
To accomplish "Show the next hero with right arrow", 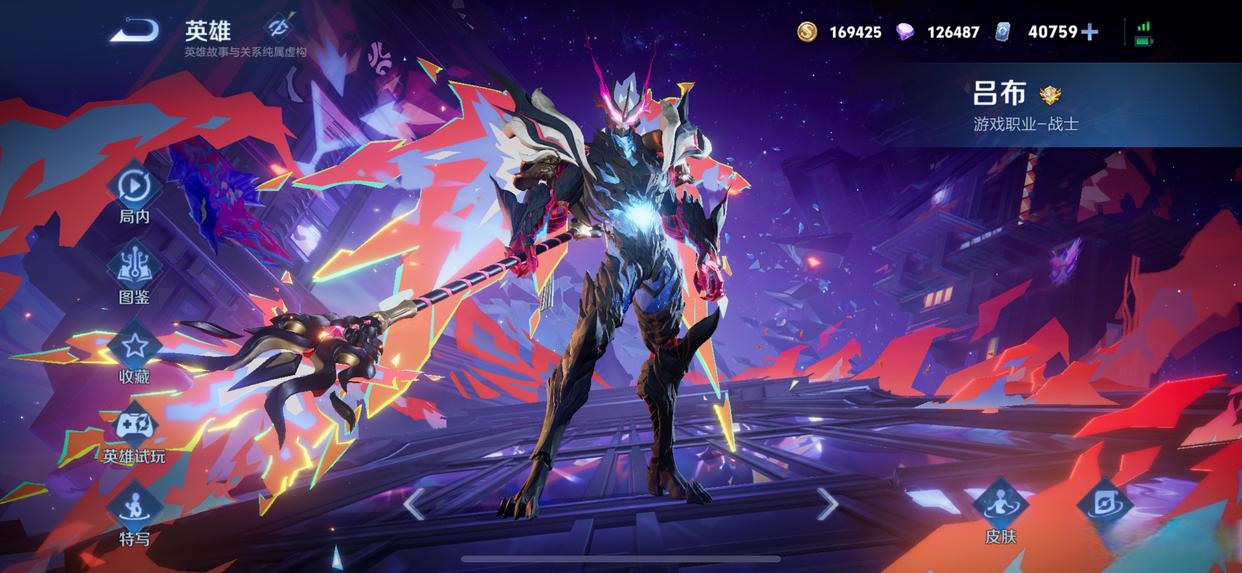I will click(x=827, y=504).
